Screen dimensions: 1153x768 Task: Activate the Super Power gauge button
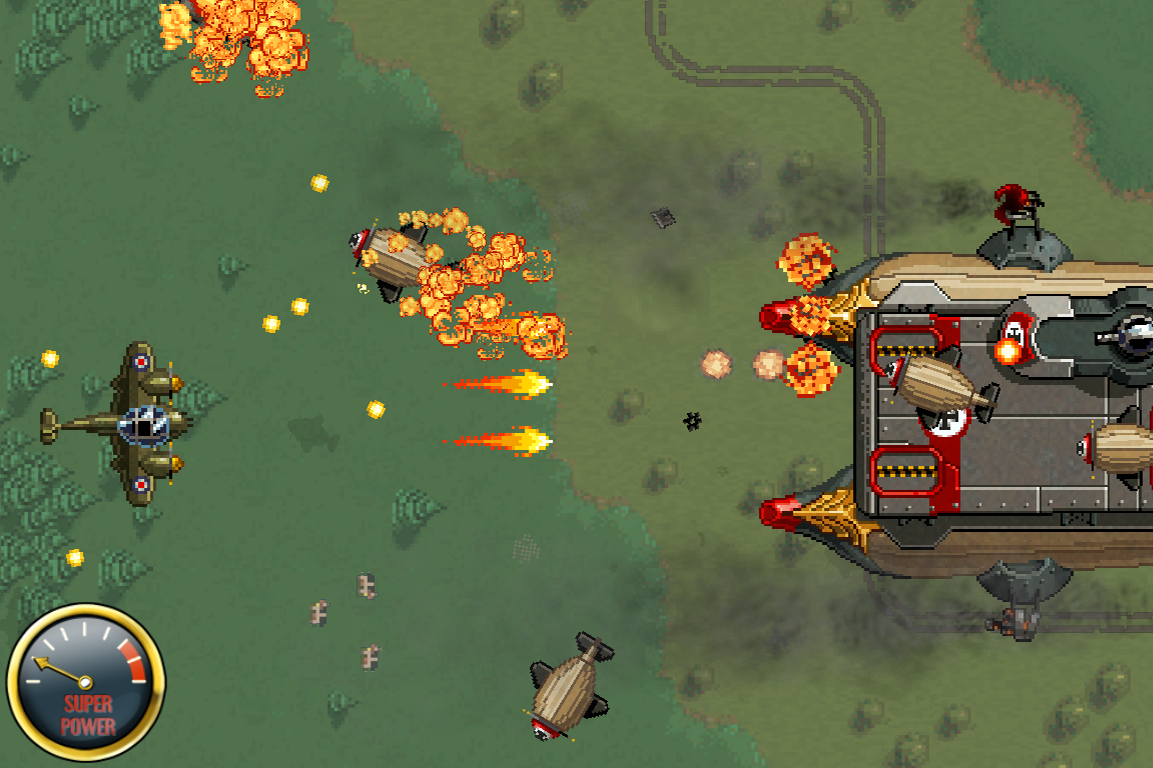point(86,683)
